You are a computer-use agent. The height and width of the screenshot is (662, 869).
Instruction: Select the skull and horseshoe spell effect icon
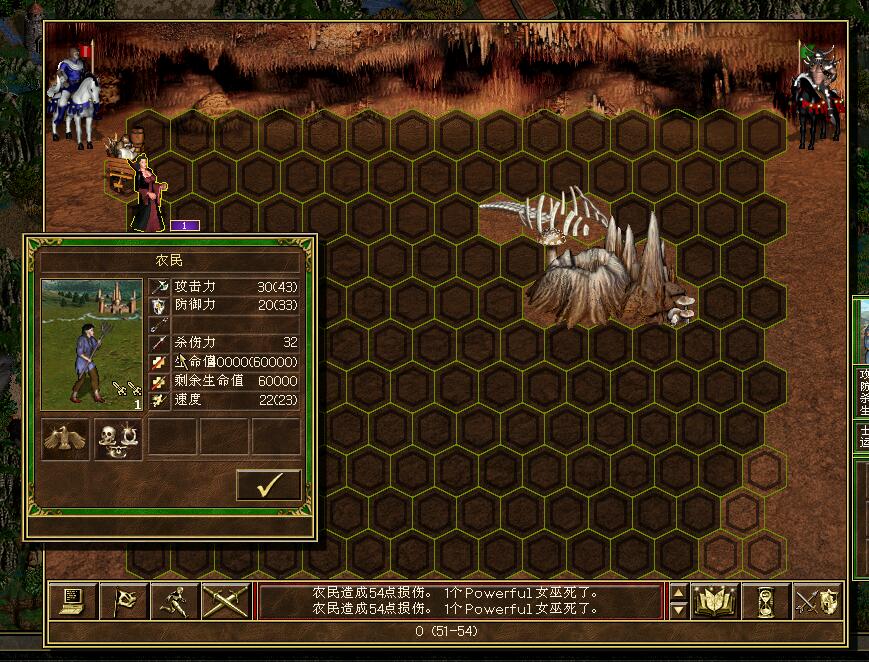click(118, 439)
